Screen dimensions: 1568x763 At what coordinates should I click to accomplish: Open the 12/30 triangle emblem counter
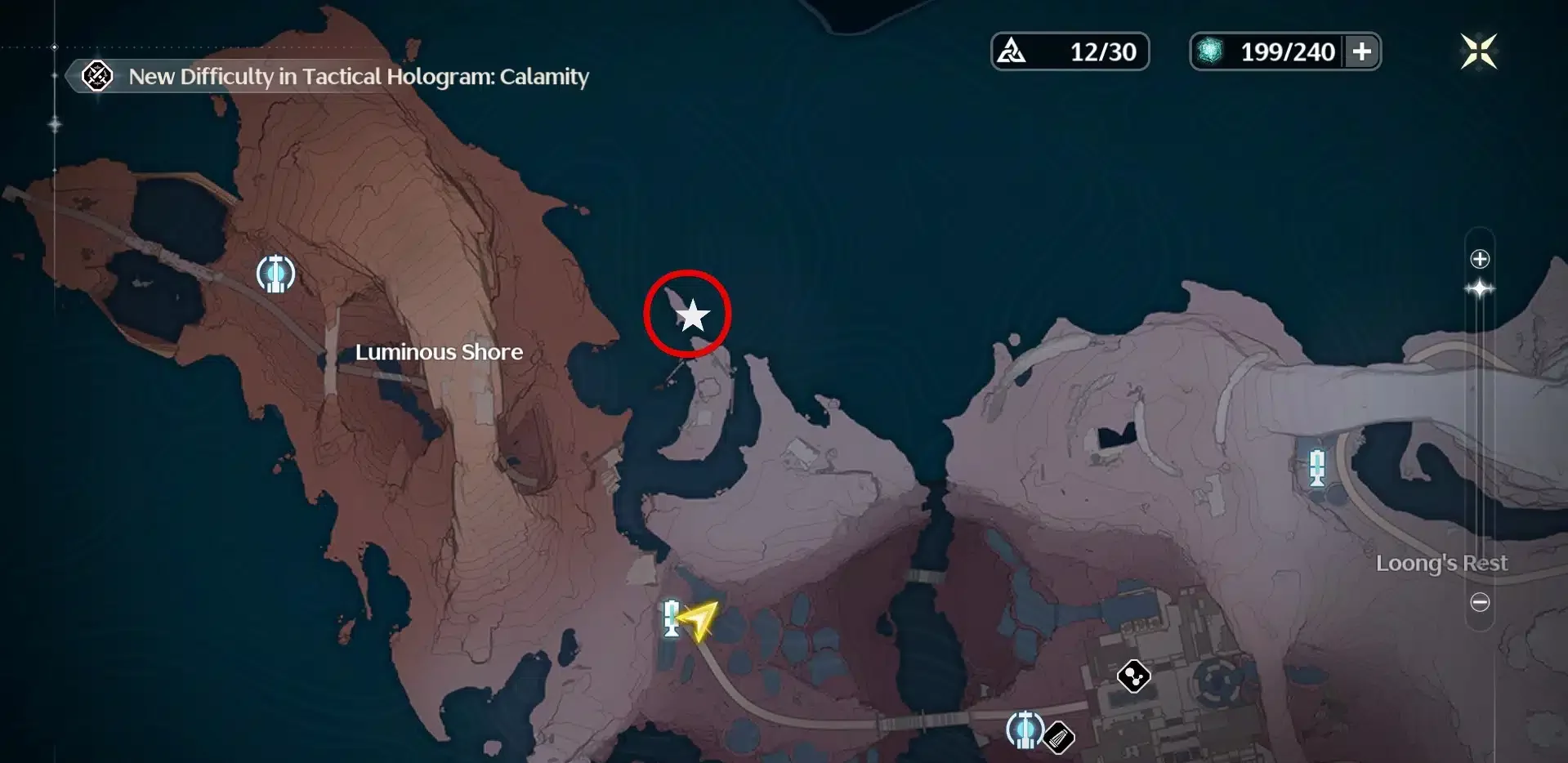pos(1070,51)
